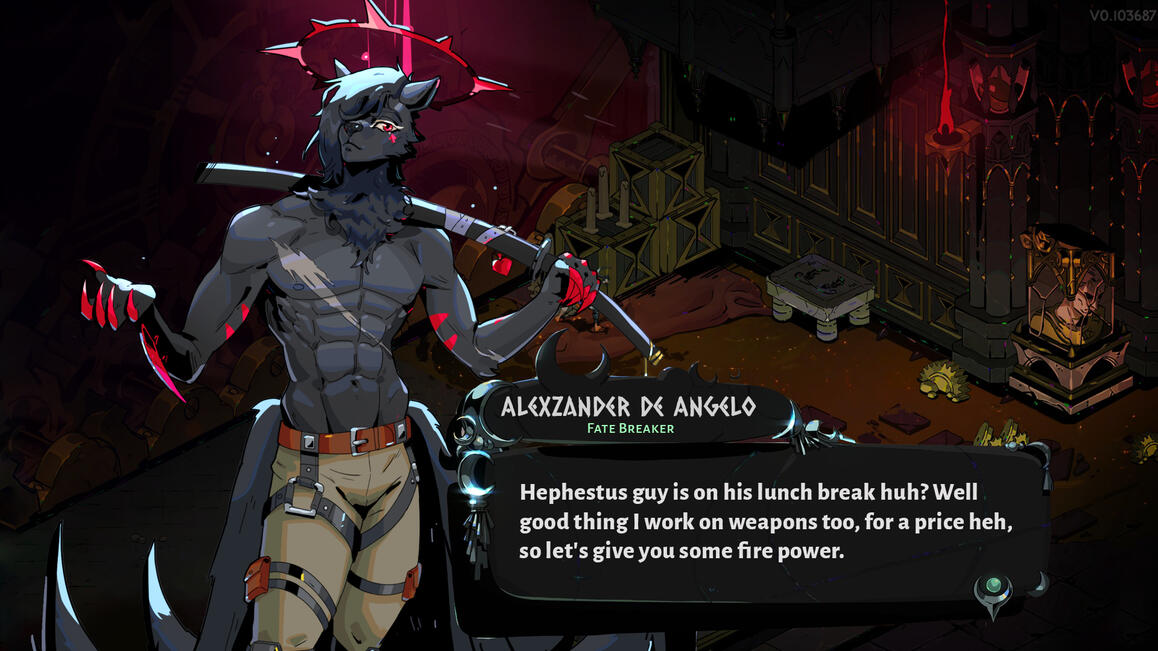
Task: Advance the dialogue via the green gem indicator
Action: pos(993,589)
